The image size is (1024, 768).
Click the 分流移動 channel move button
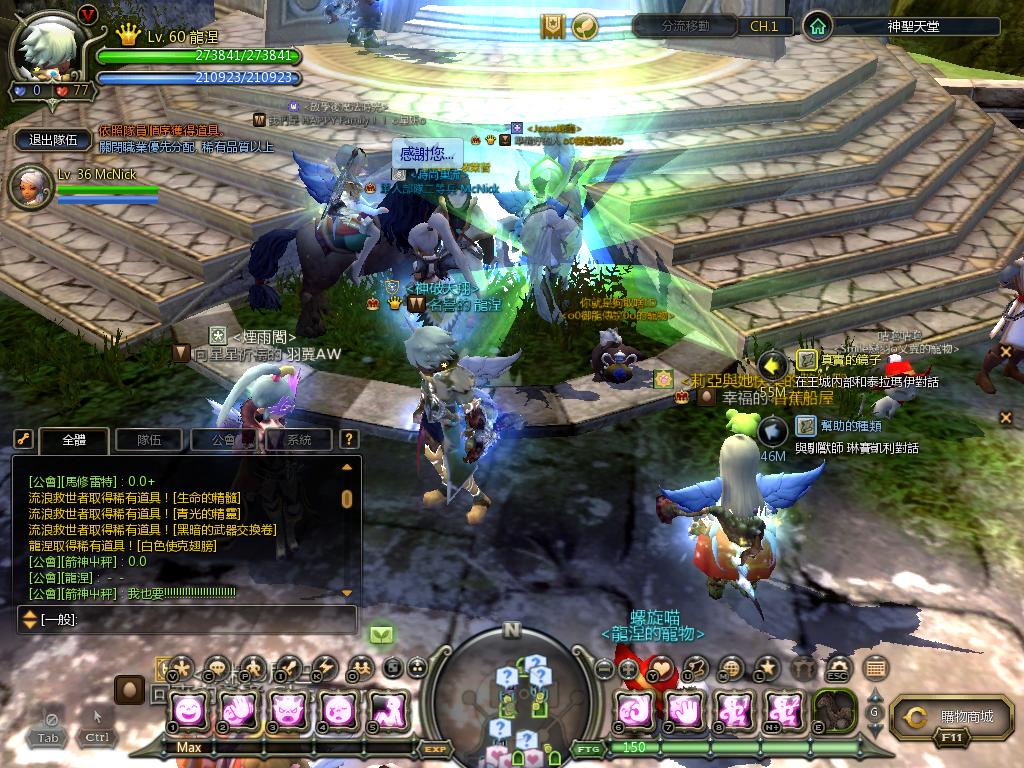pyautogui.click(x=686, y=26)
